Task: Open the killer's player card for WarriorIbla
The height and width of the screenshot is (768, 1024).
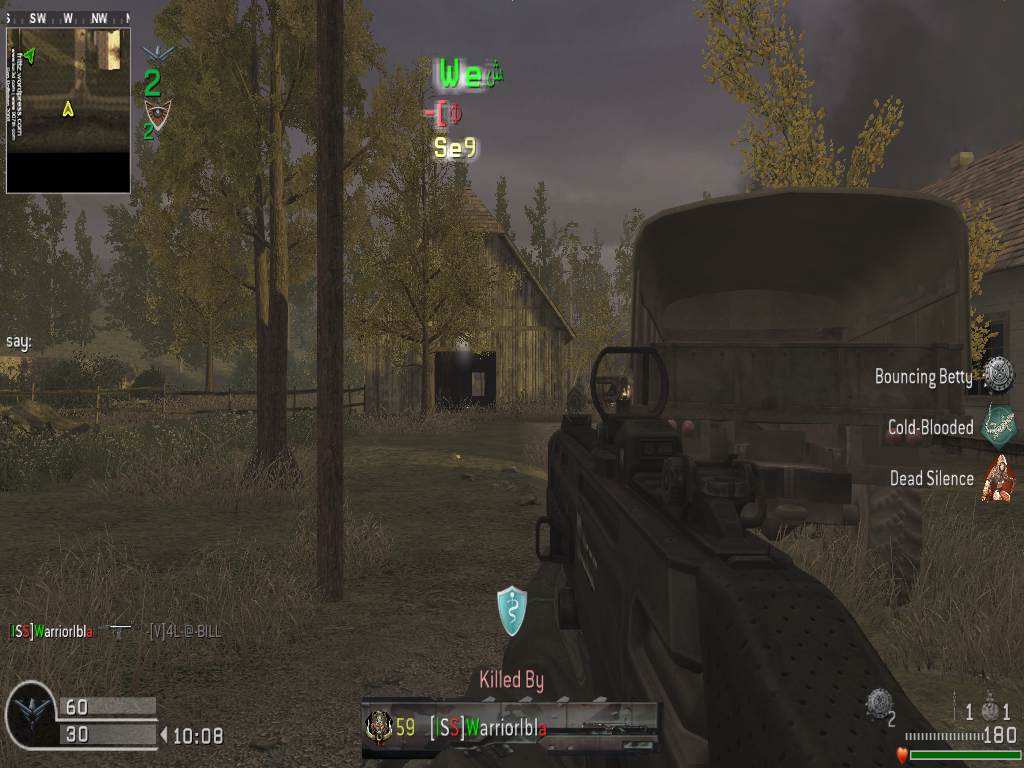Action: click(x=510, y=727)
